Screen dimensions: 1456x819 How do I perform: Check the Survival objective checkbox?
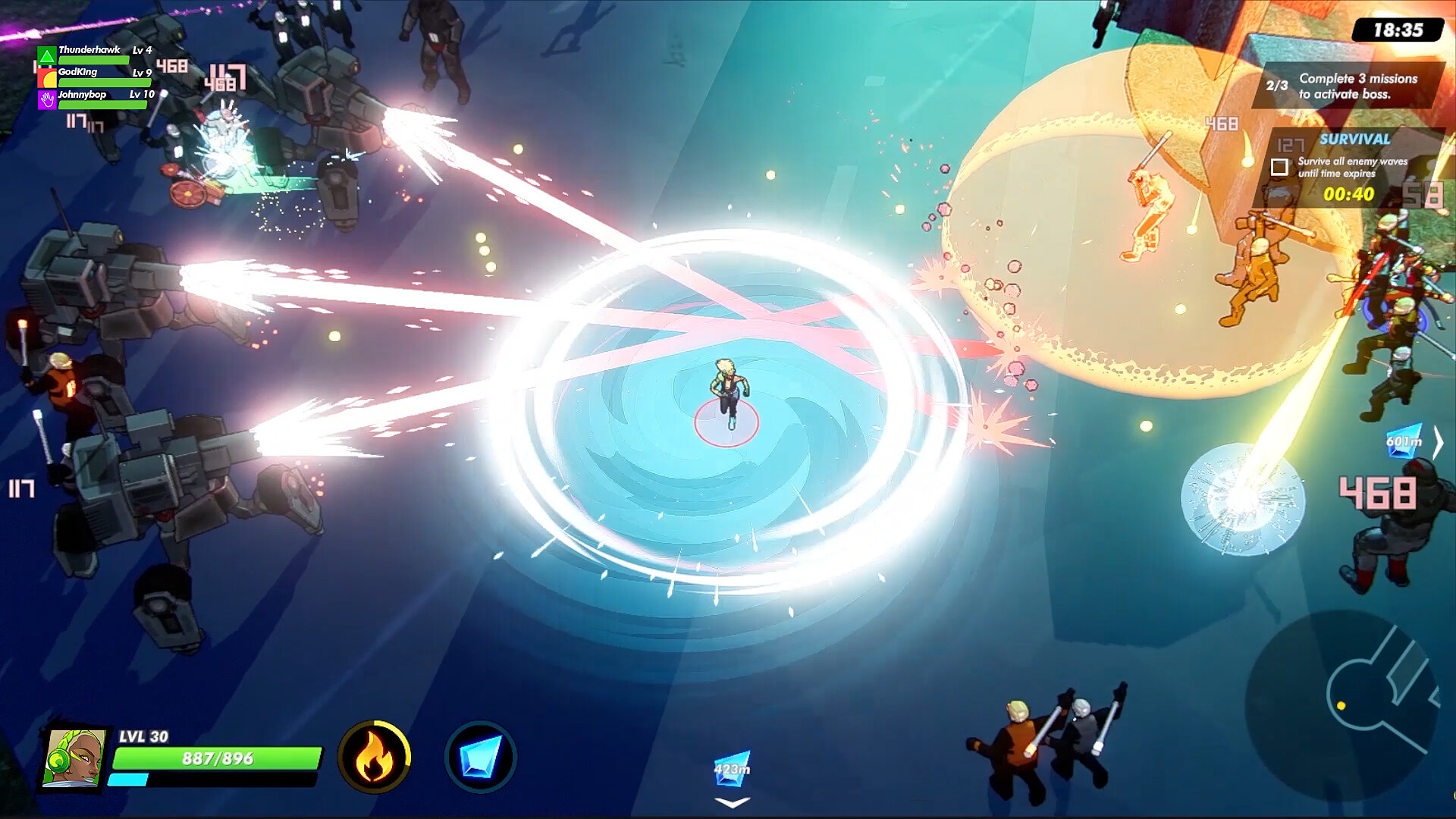tap(1279, 165)
